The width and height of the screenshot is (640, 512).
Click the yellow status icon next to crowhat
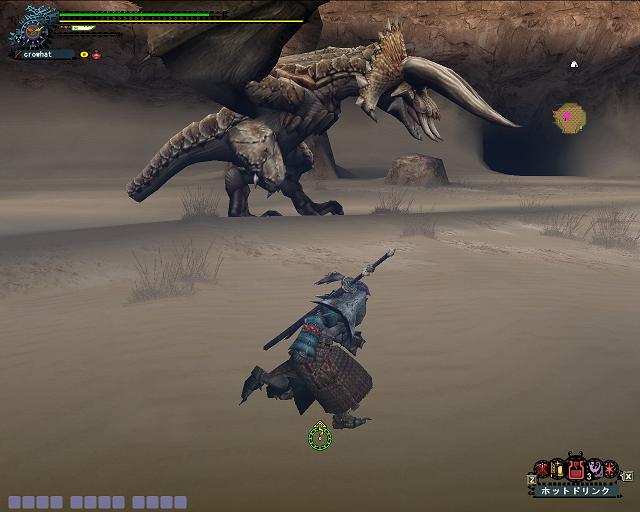pyautogui.click(x=84, y=55)
